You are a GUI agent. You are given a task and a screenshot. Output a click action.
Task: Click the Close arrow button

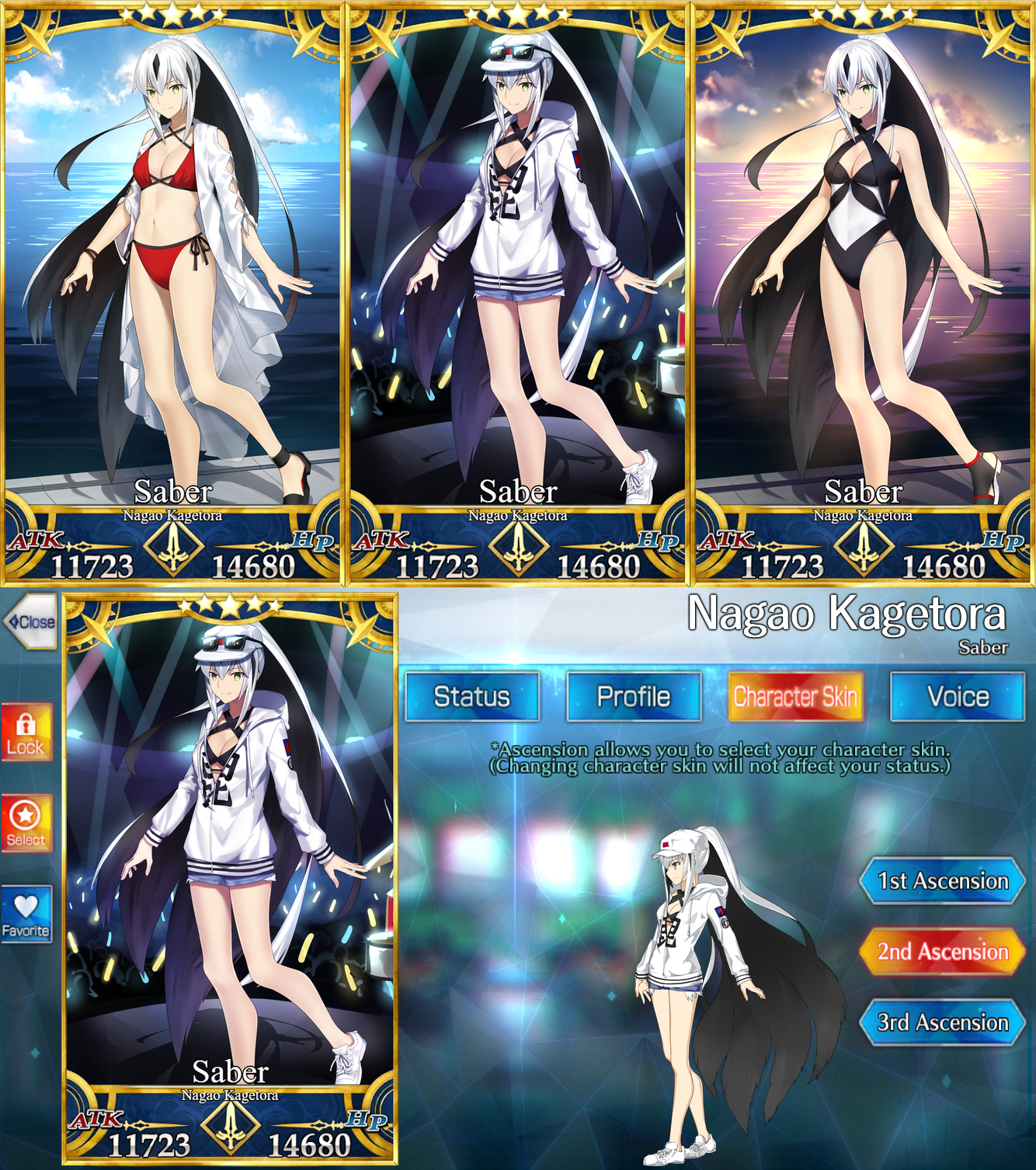coord(31,620)
